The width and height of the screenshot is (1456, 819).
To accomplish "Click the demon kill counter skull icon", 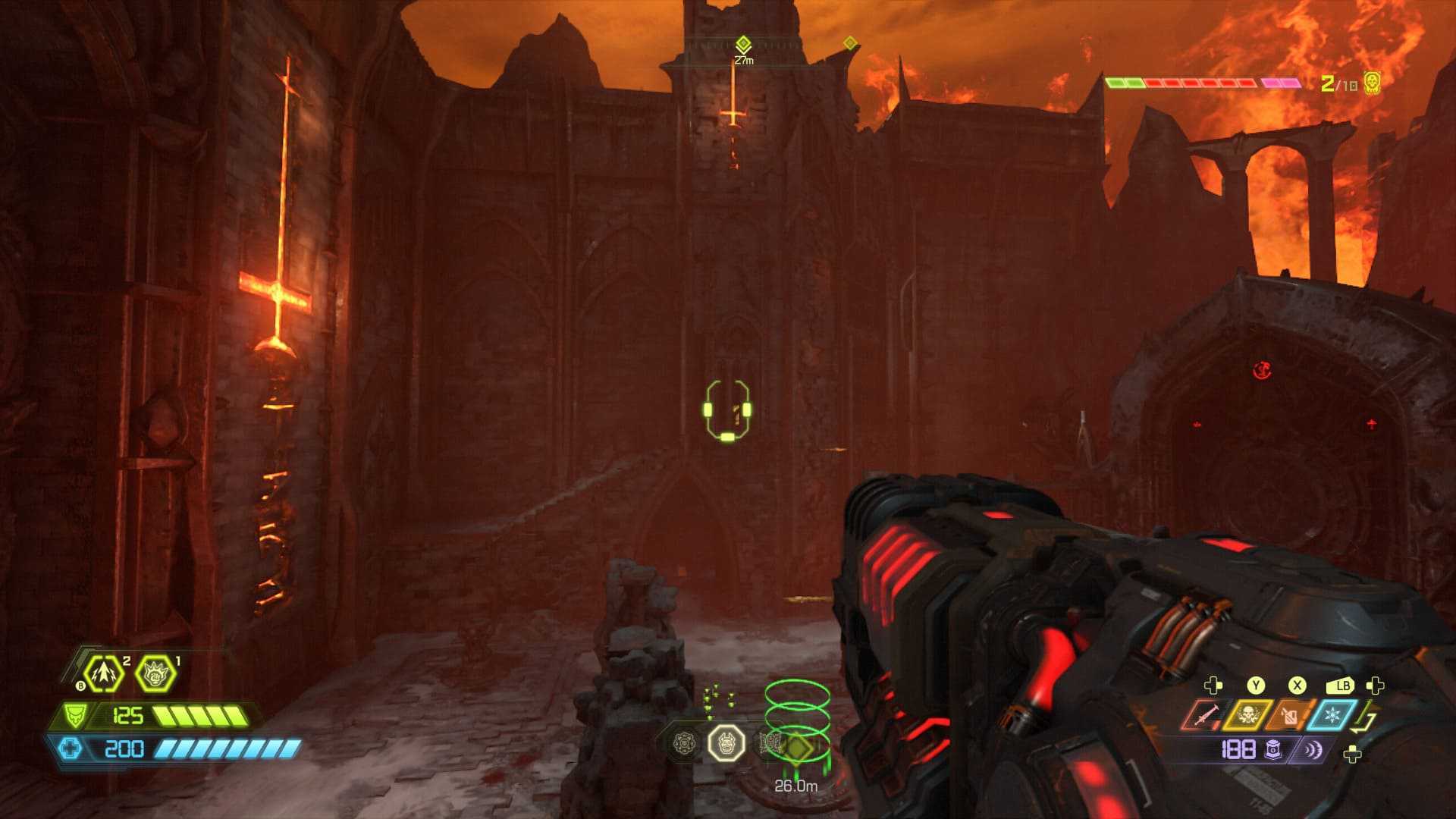I will pyautogui.click(x=1371, y=83).
